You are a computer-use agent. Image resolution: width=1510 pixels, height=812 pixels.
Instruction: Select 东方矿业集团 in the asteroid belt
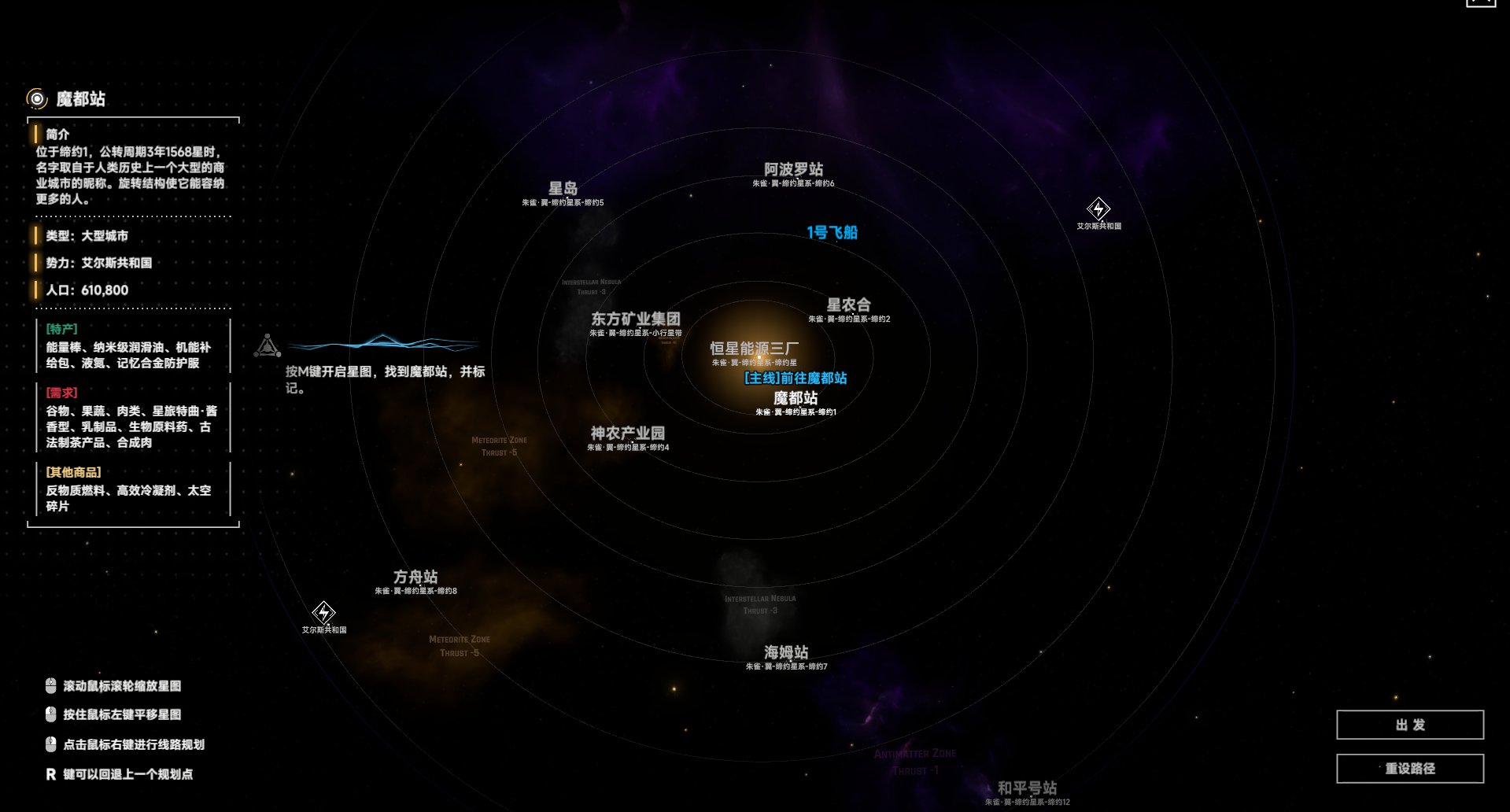pos(637,319)
